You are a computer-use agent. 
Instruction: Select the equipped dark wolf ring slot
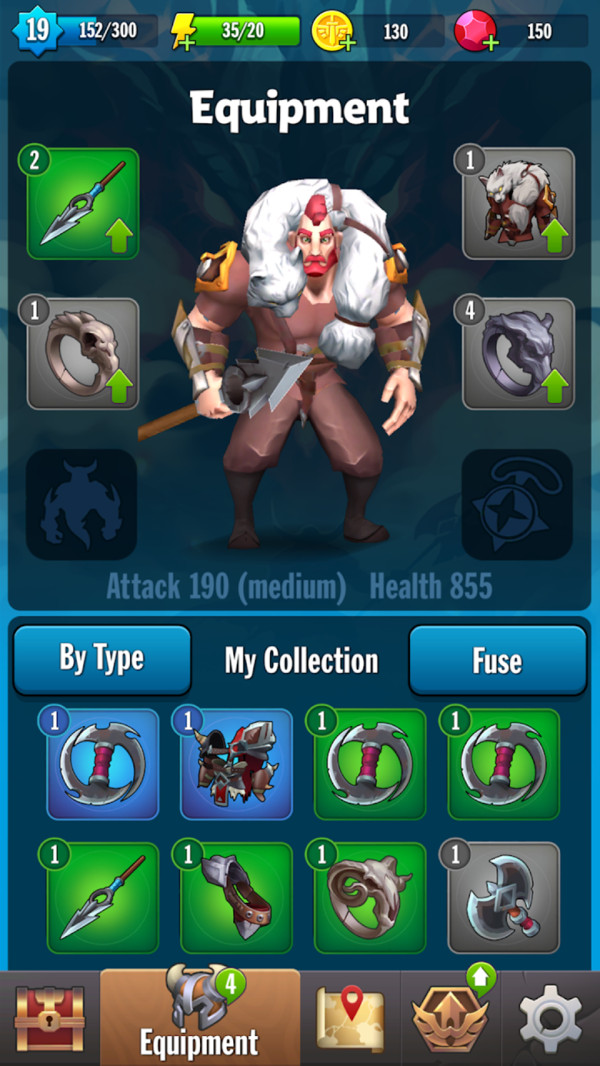[518, 354]
